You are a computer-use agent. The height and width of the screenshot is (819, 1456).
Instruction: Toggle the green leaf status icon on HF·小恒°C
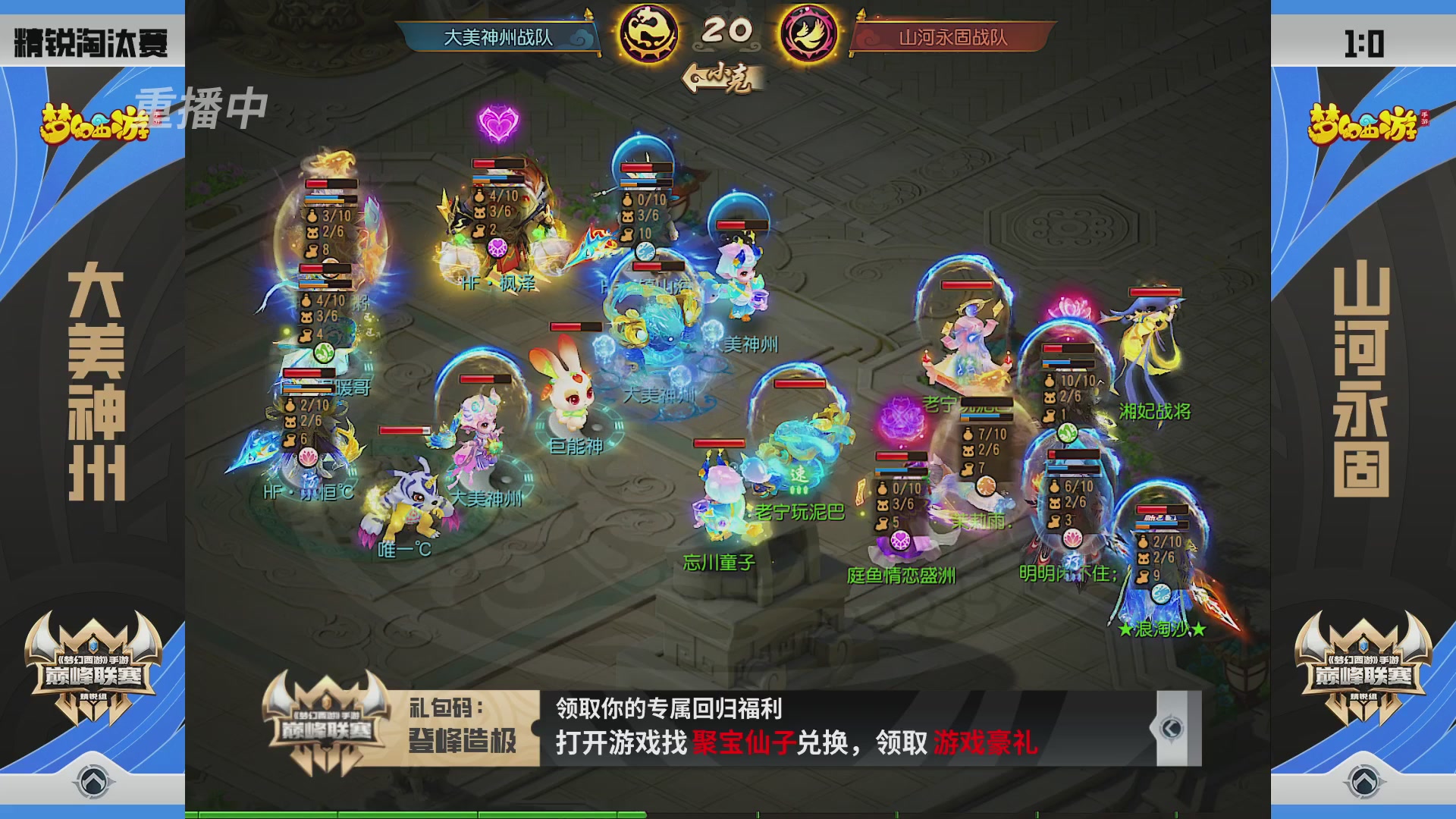pos(324,354)
